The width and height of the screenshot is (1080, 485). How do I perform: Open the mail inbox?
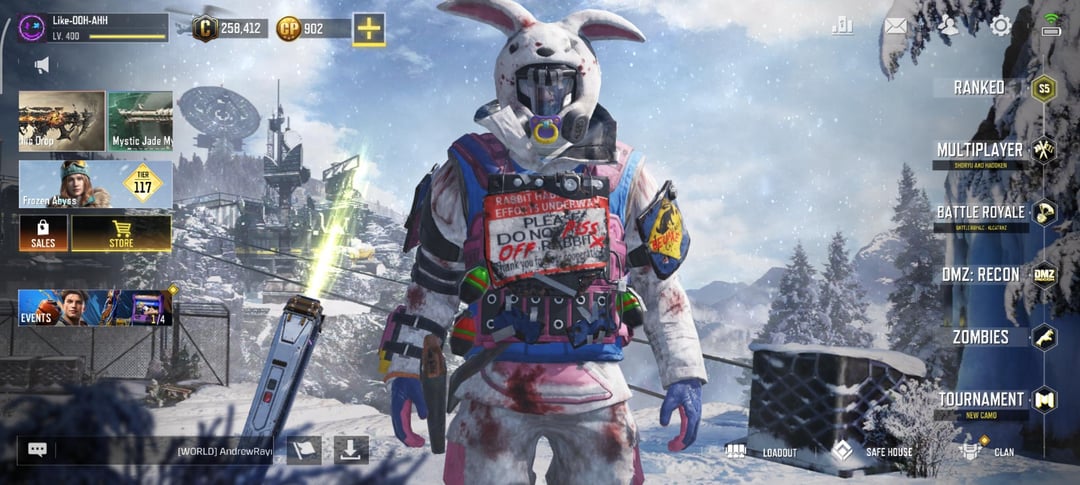[895, 26]
